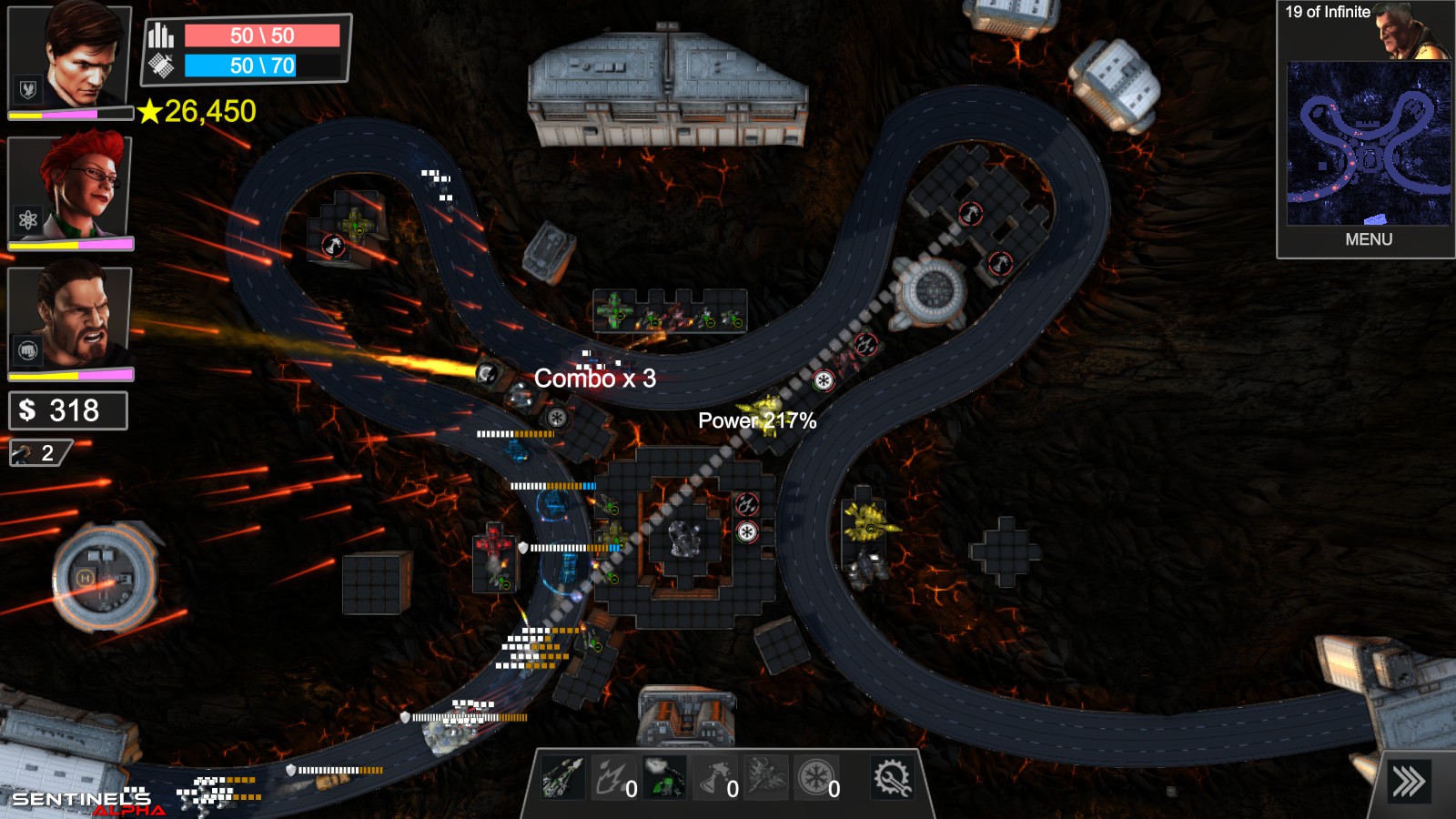Activate the fast-forward arrows button
The image size is (1456, 819).
tap(1408, 782)
